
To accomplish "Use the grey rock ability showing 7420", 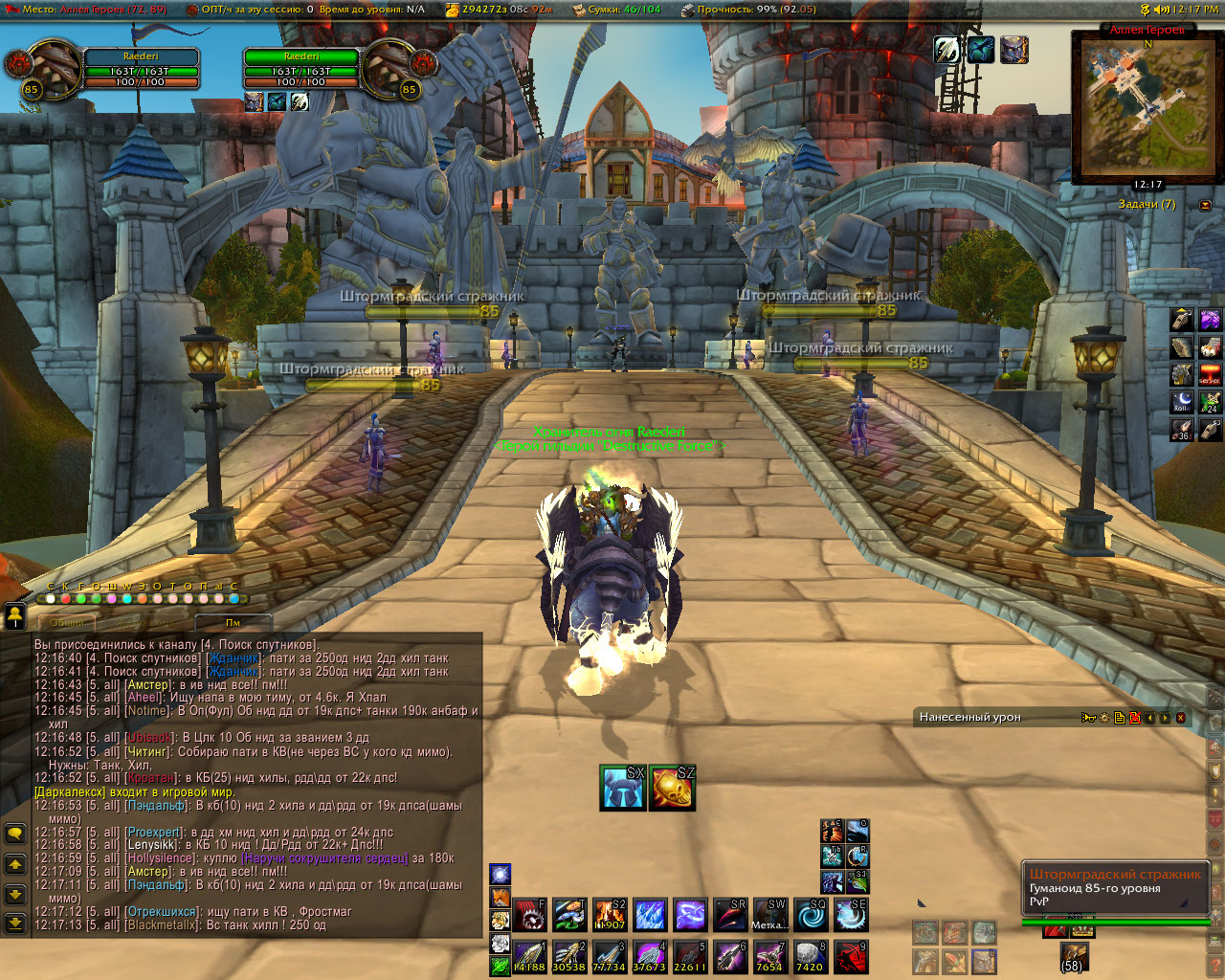I will point(810,956).
